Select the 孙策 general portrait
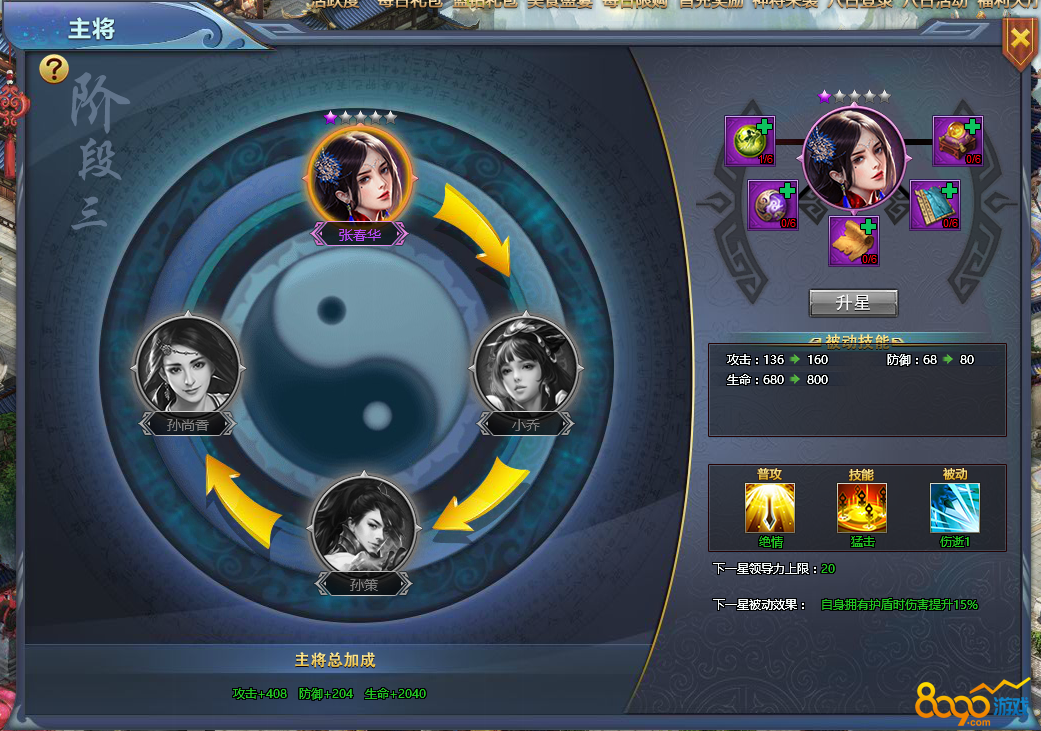This screenshot has height=731, width=1041. 363,525
